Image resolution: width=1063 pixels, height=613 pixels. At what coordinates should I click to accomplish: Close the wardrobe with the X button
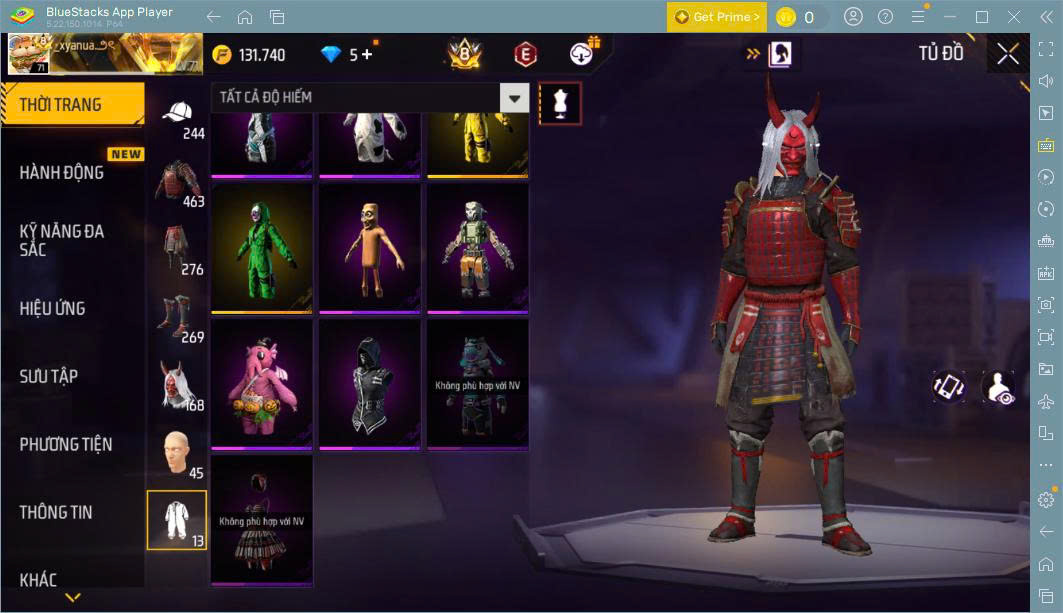pyautogui.click(x=1007, y=54)
